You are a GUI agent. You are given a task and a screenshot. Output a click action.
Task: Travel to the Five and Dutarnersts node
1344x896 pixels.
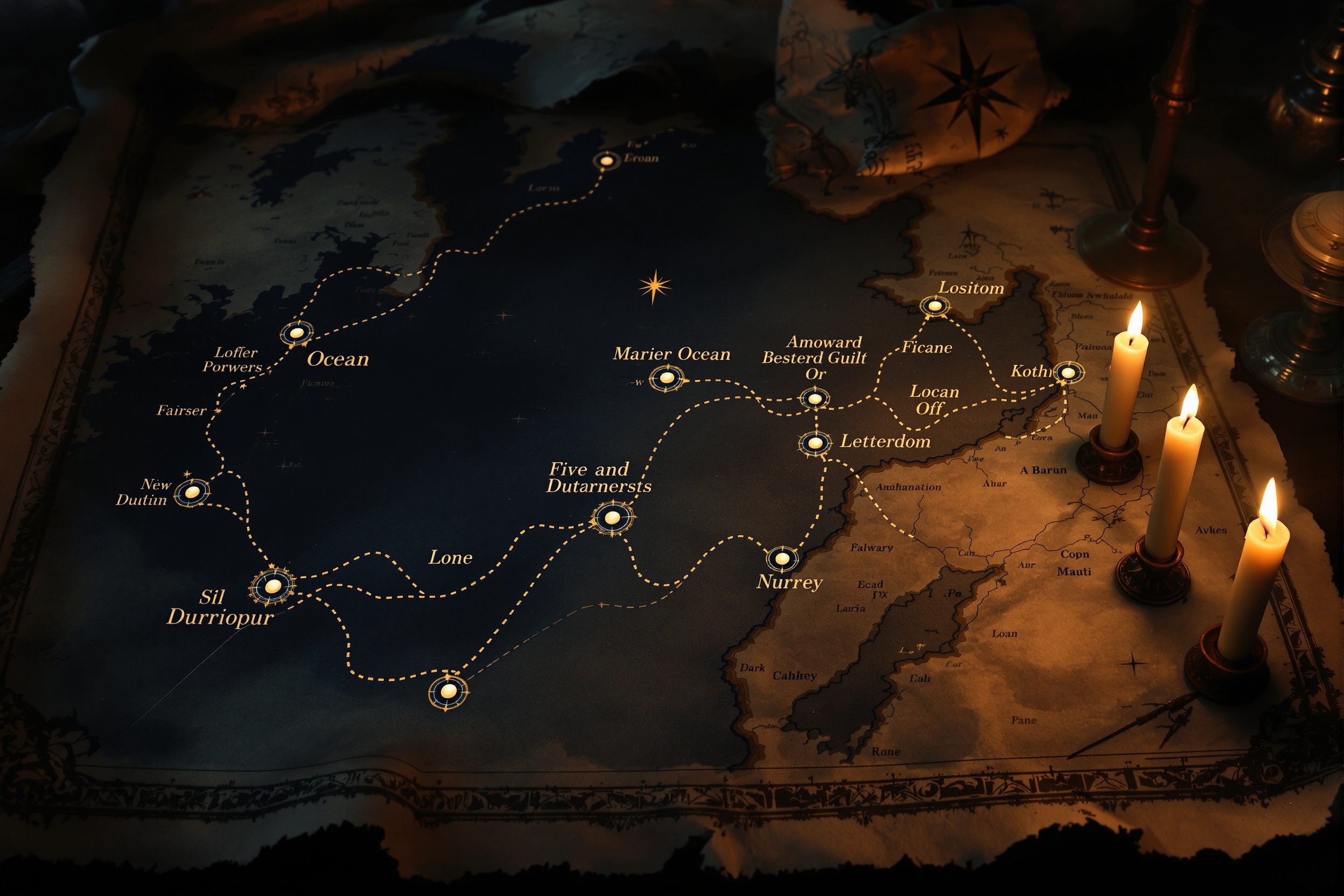click(612, 517)
